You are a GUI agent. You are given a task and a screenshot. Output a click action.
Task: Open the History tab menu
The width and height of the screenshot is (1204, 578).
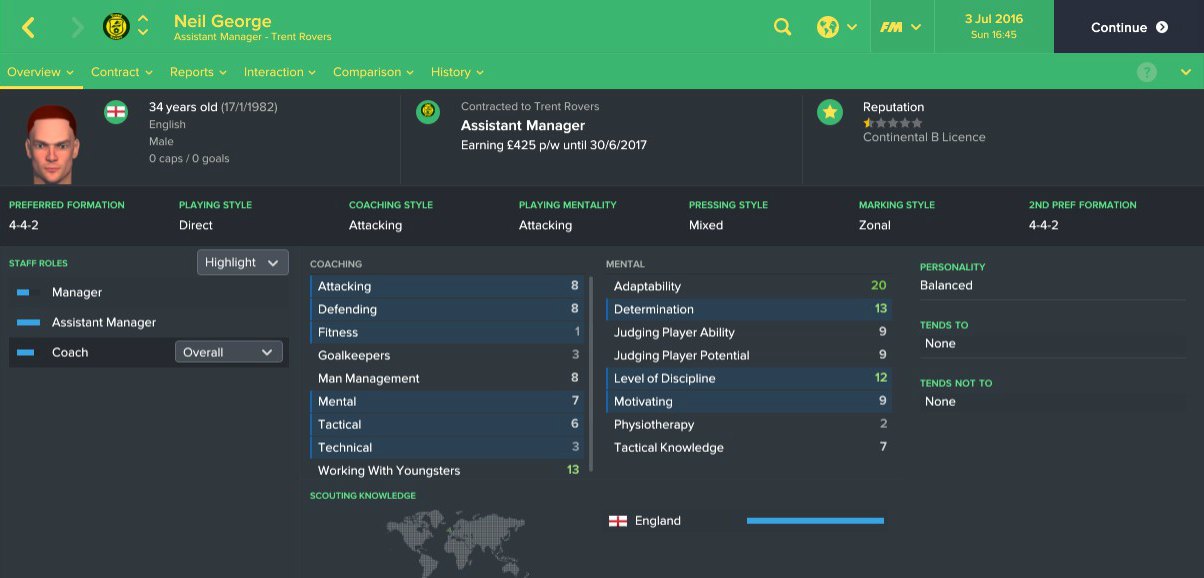coord(457,72)
